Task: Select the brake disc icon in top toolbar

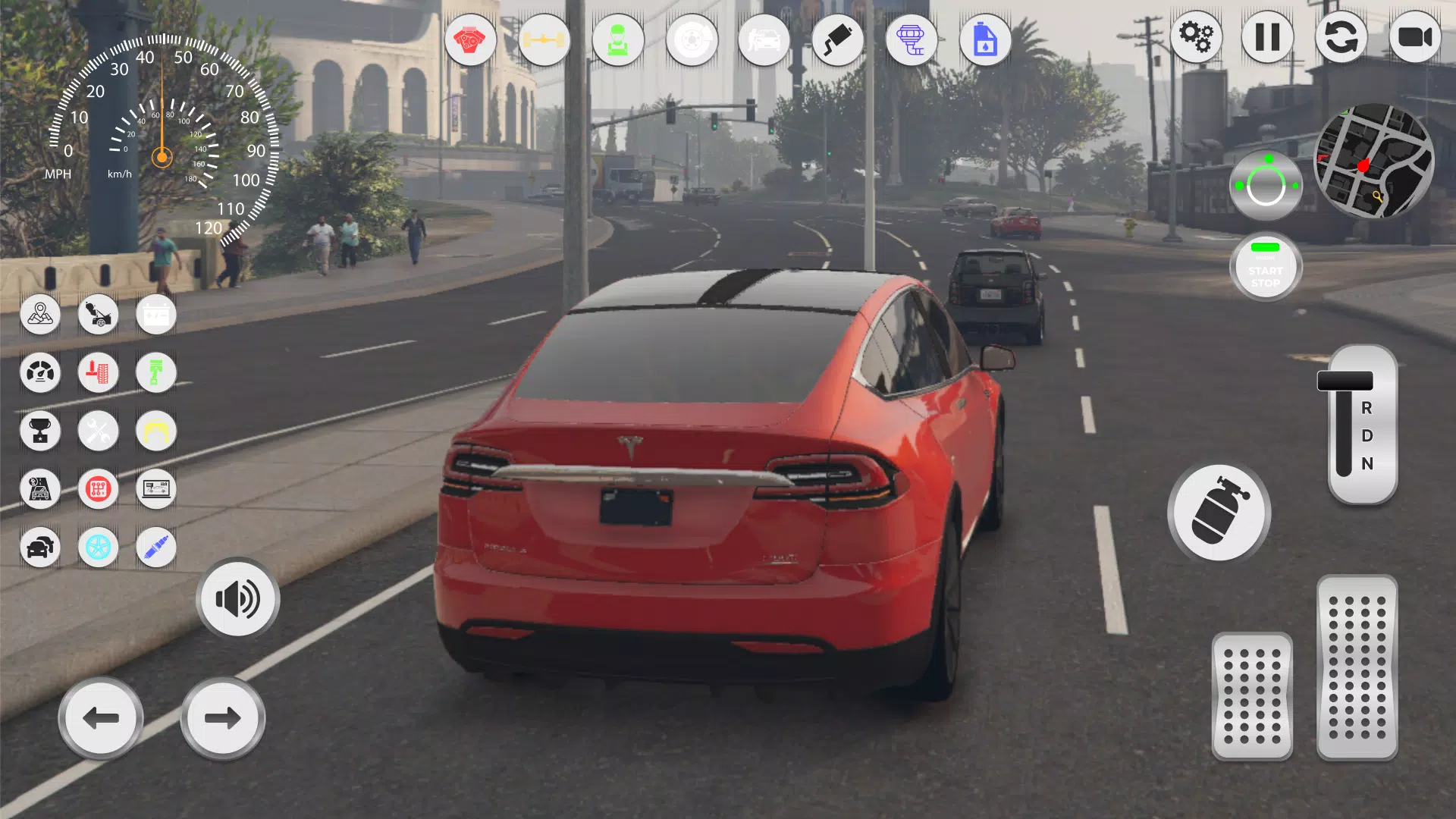Action: [692, 41]
